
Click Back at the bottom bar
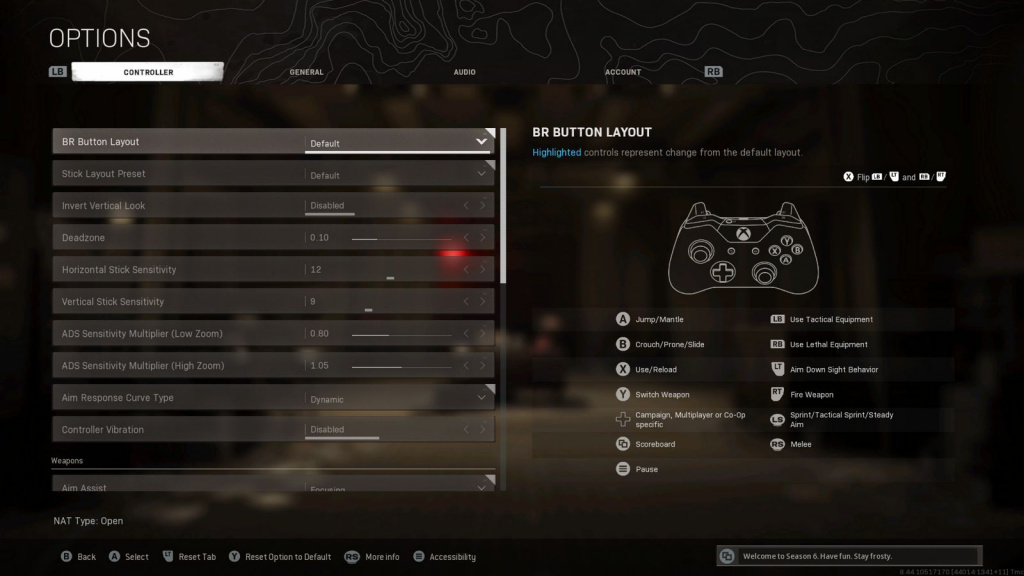point(79,557)
